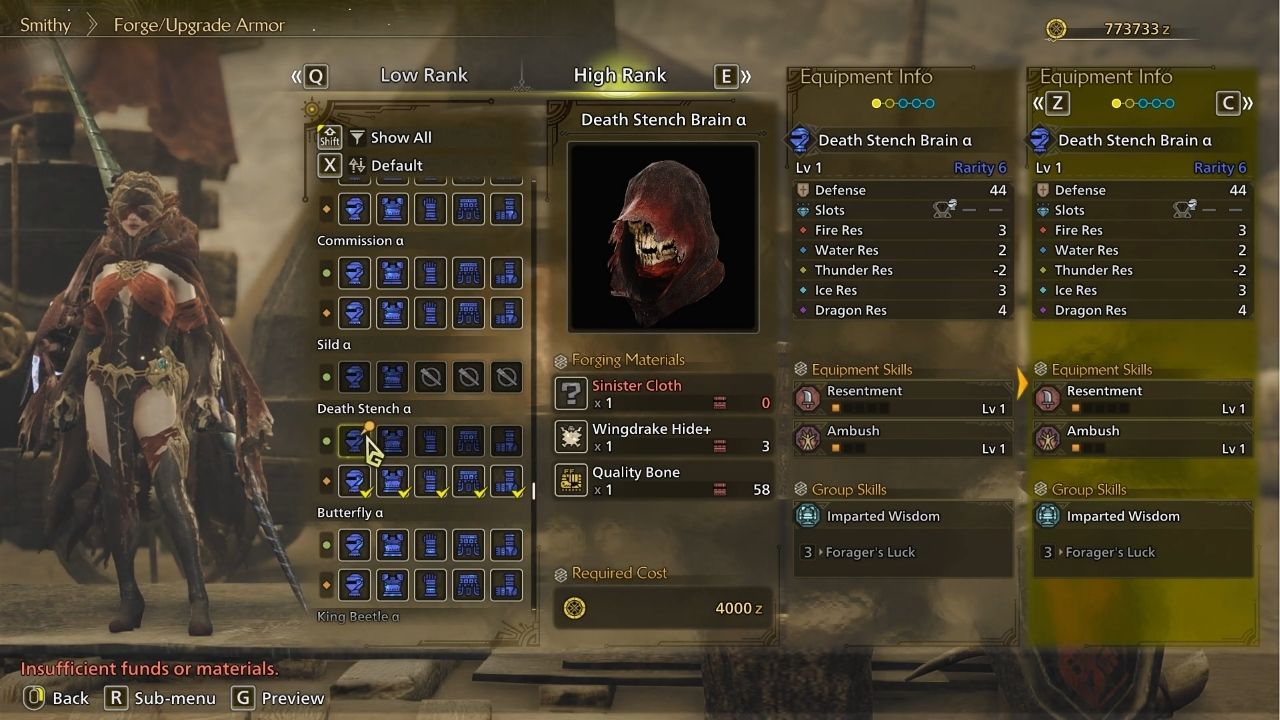This screenshot has width=1280, height=720.
Task: Select the Death Stench α helmet icon
Action: (355, 440)
